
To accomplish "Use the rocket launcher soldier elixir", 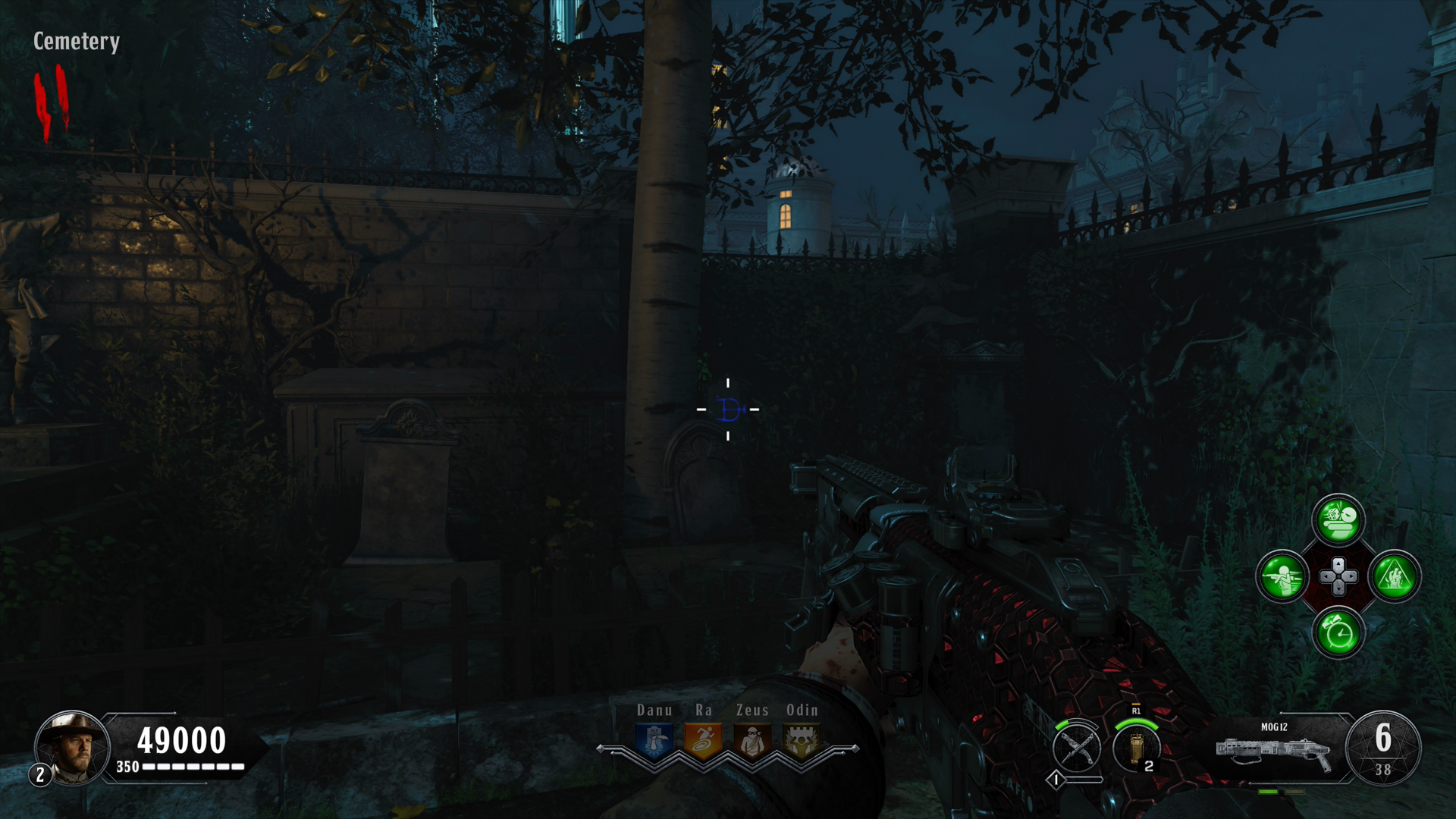I will tap(1282, 576).
